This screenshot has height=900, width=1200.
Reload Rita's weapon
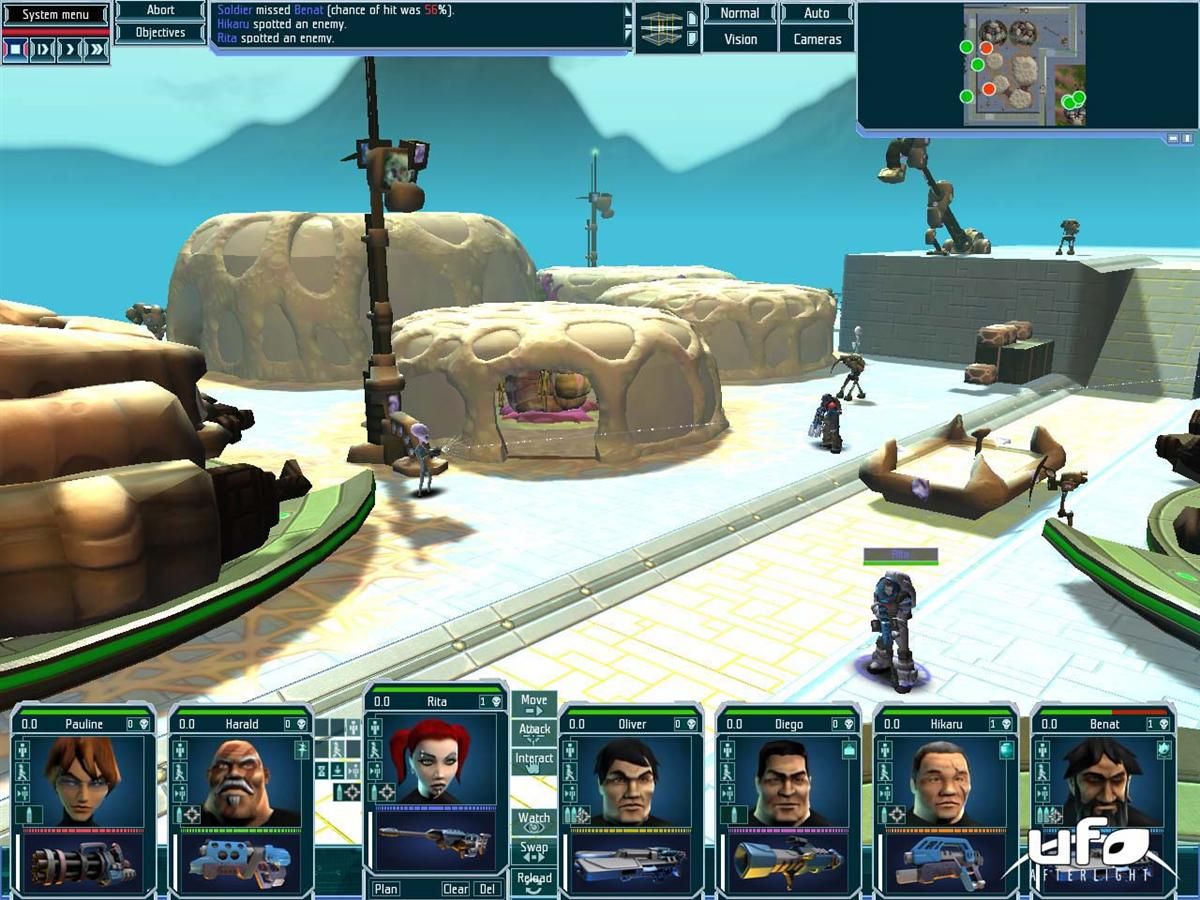(534, 881)
